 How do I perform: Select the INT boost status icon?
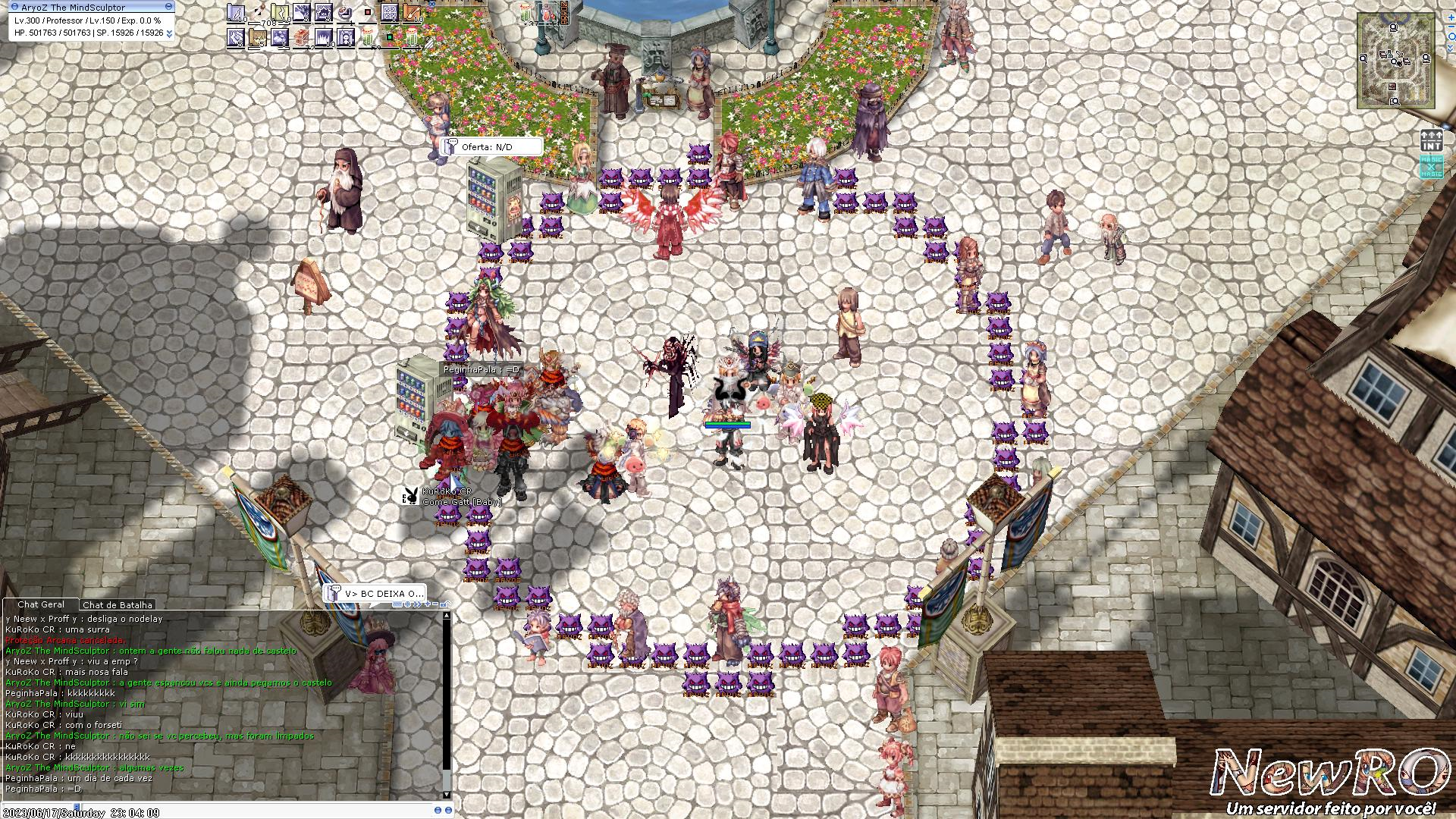pos(1431,141)
